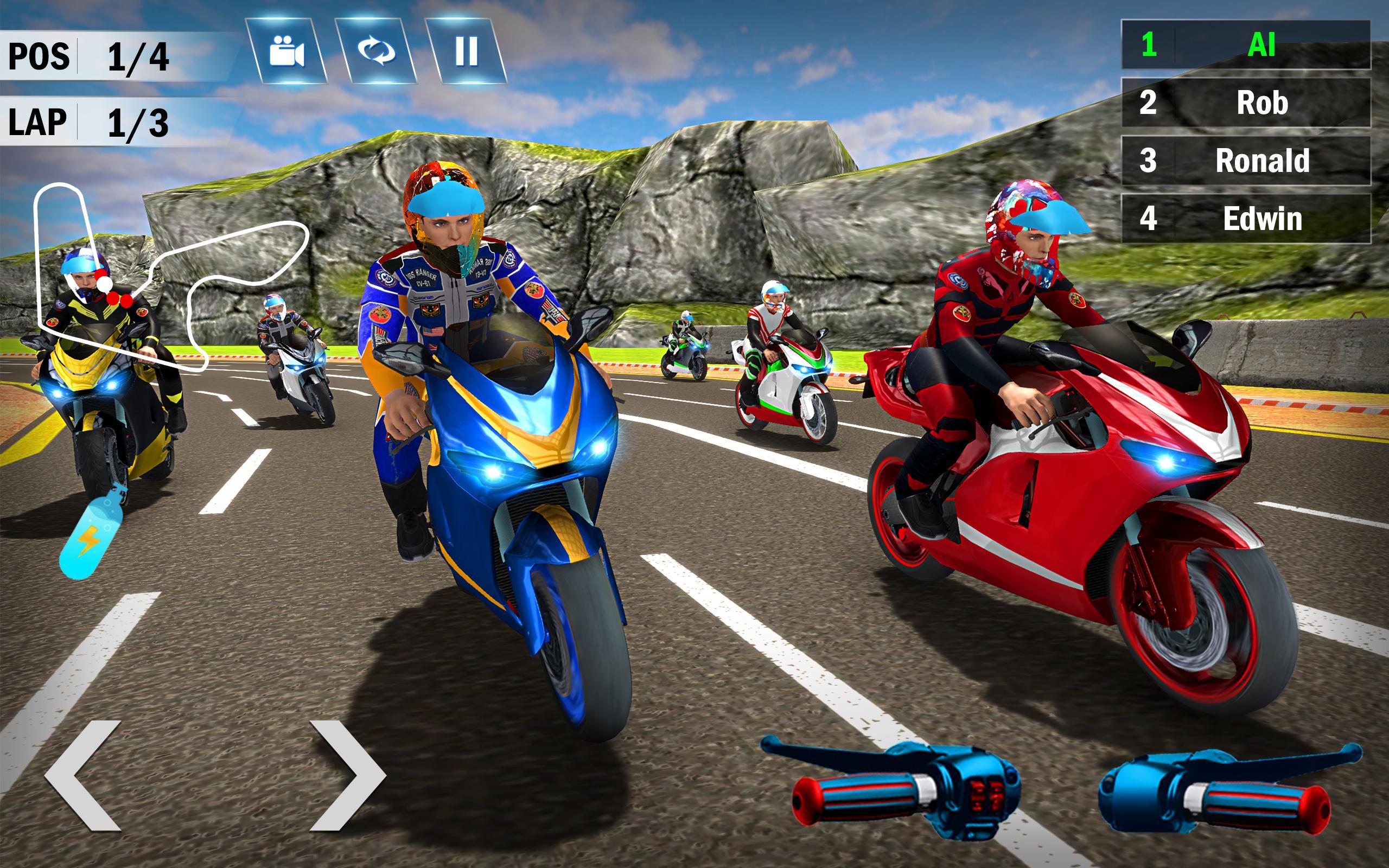The width and height of the screenshot is (1389, 868).
Task: Switch the camera view
Action: pyautogui.click(x=286, y=51)
